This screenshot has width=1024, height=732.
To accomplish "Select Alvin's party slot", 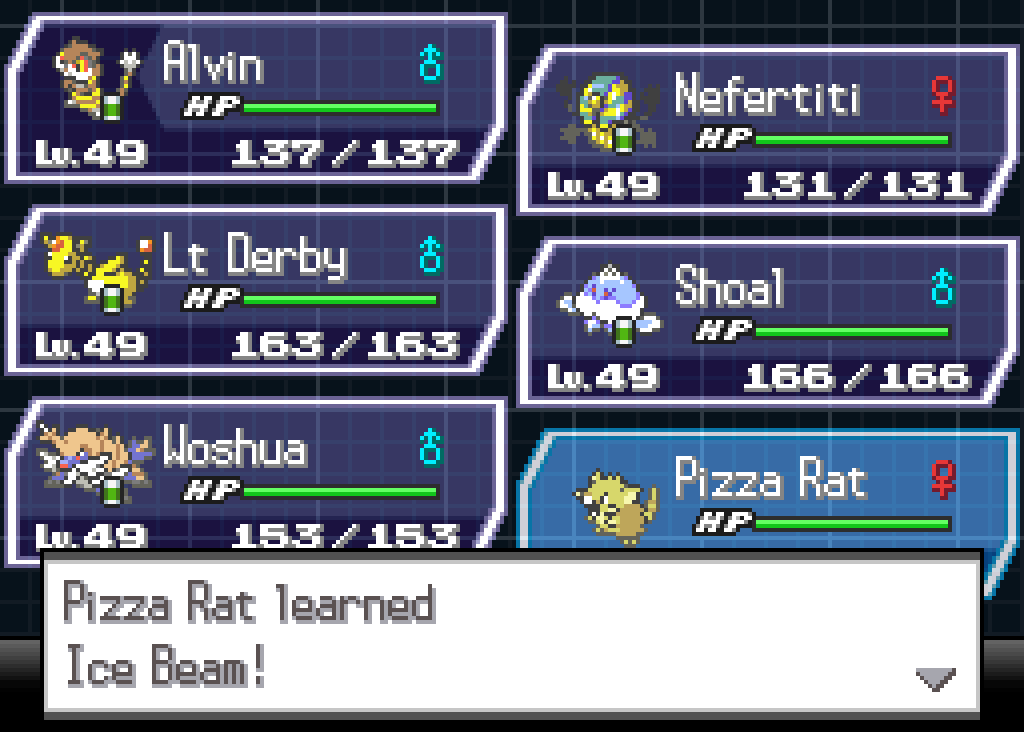I will tap(256, 98).
